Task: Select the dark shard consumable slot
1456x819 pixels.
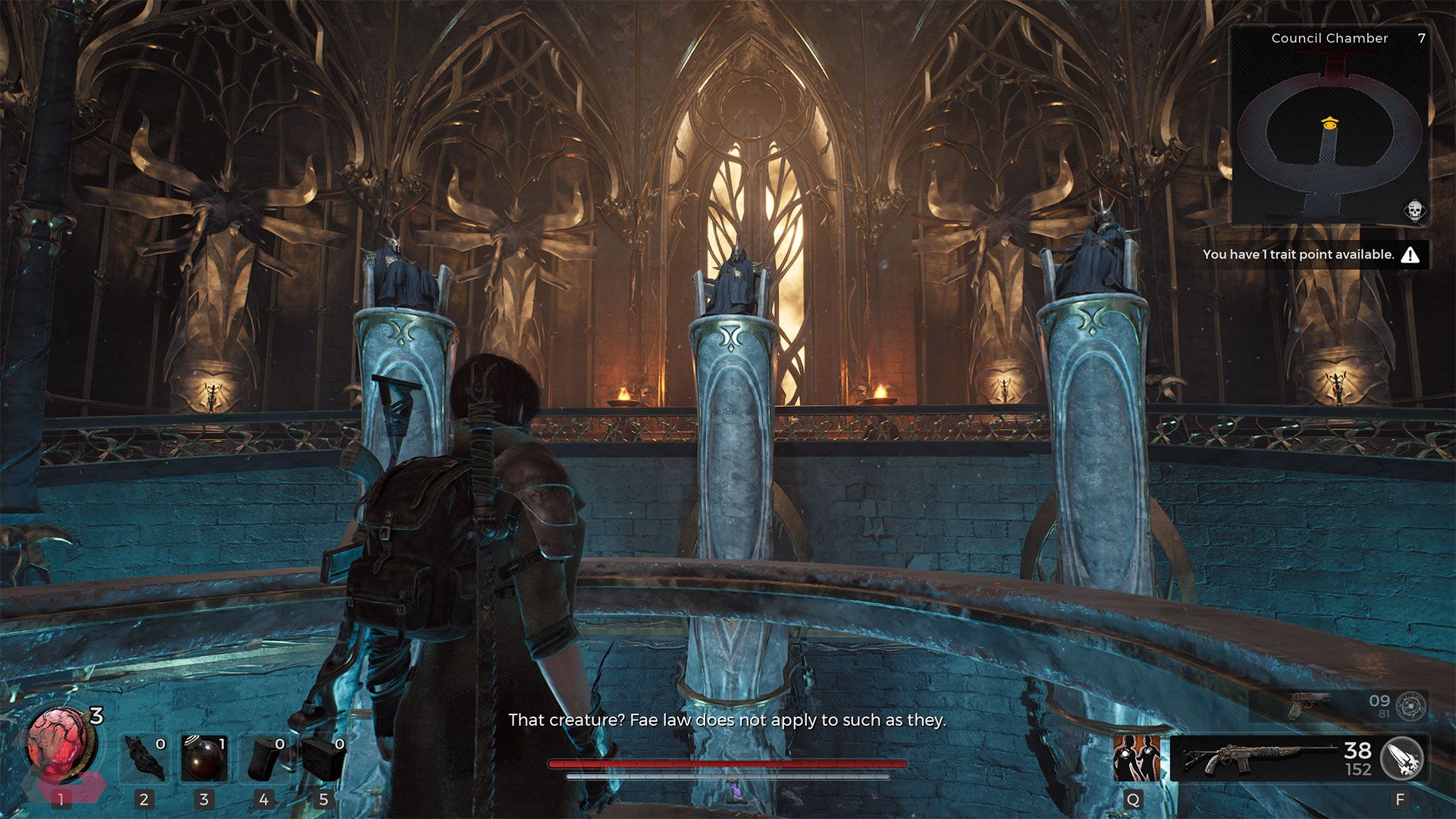Action: coord(145,758)
